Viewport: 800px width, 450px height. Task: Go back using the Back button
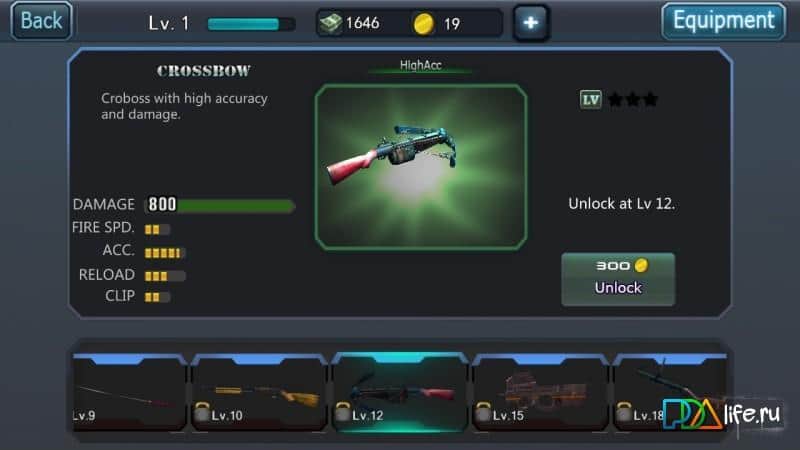pos(42,20)
